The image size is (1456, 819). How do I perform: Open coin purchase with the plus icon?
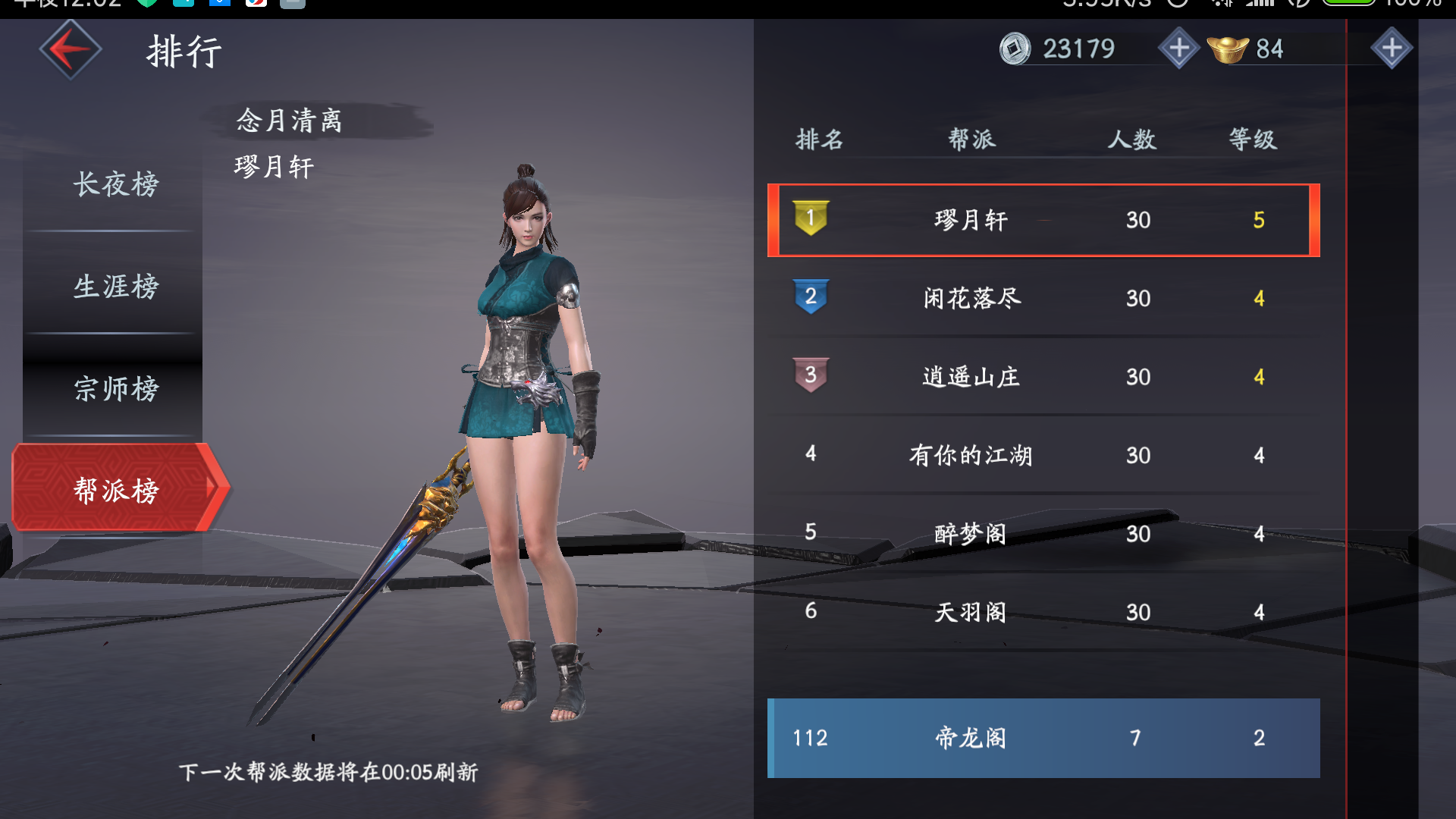[x=1178, y=49]
